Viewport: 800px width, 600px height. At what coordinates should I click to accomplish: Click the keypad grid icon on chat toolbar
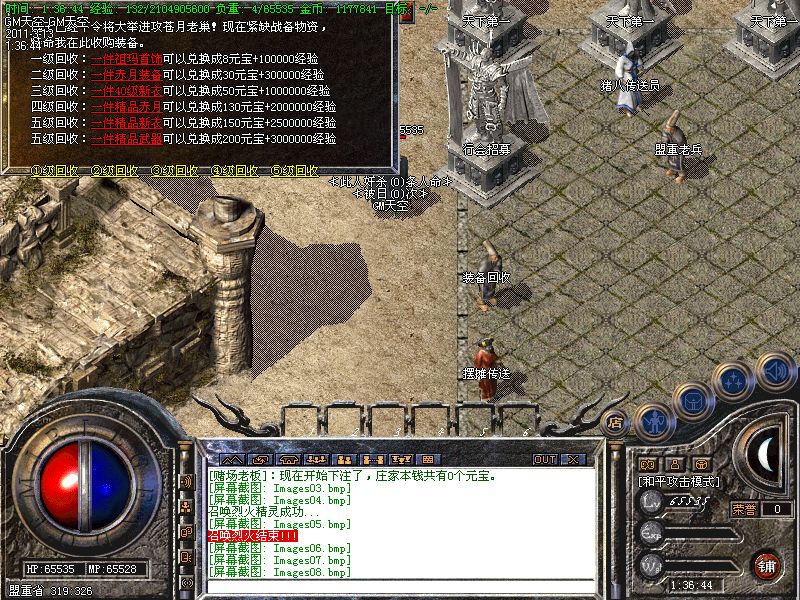click(x=427, y=460)
